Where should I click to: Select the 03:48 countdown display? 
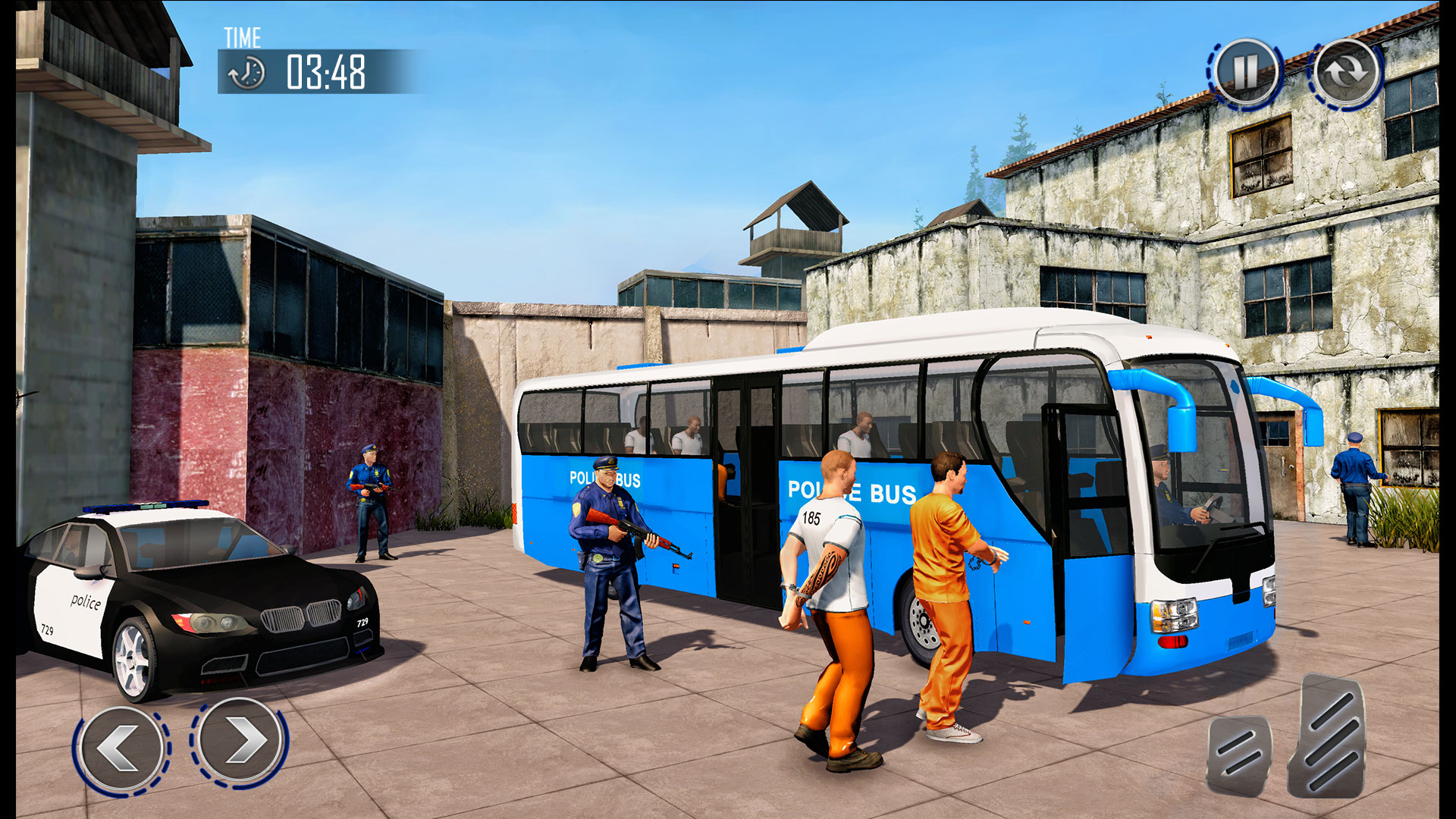point(325,72)
